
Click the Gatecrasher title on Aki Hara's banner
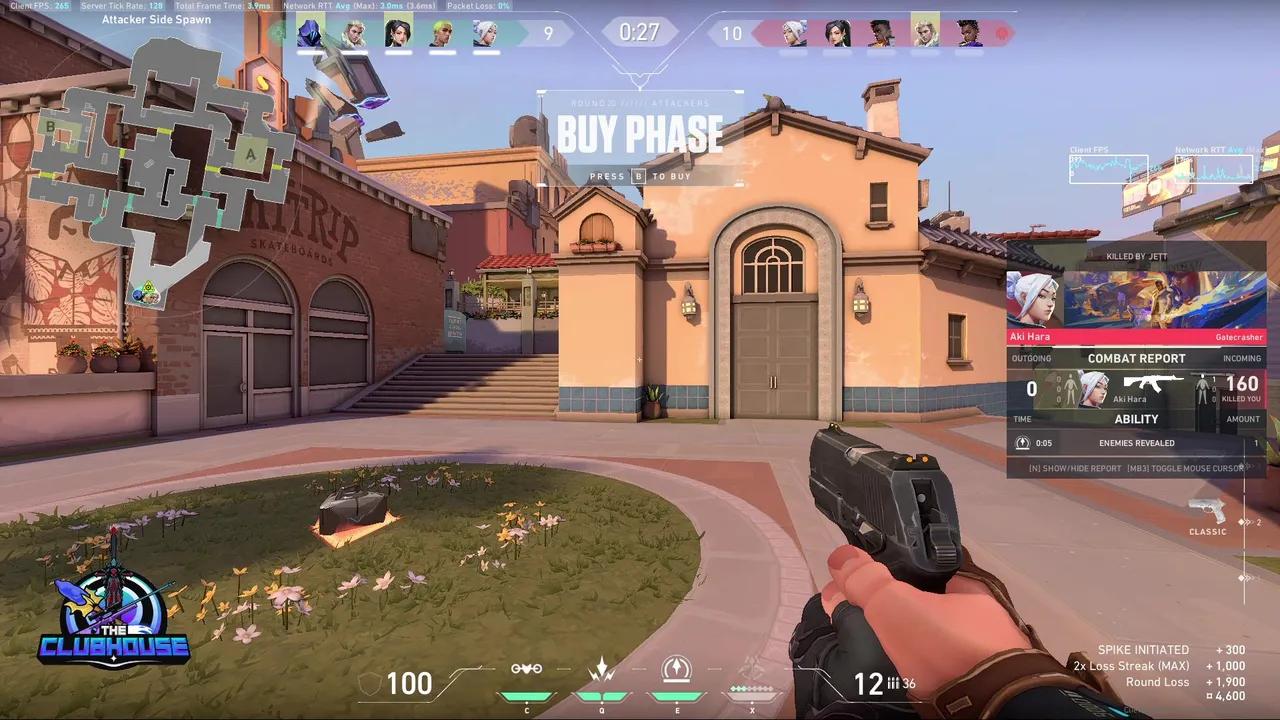tap(1239, 337)
